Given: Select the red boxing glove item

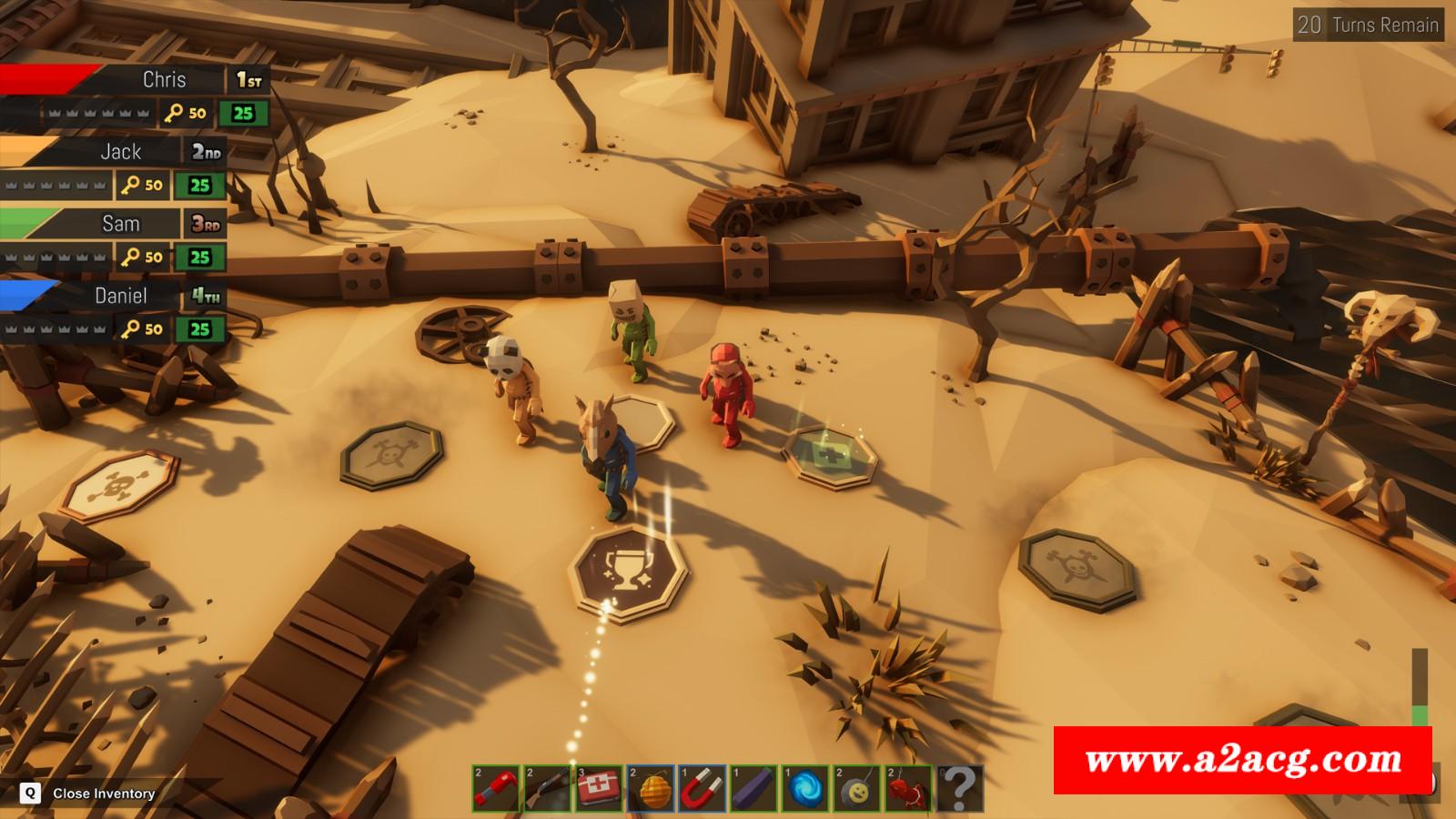Looking at the screenshot, I should (x=496, y=788).
